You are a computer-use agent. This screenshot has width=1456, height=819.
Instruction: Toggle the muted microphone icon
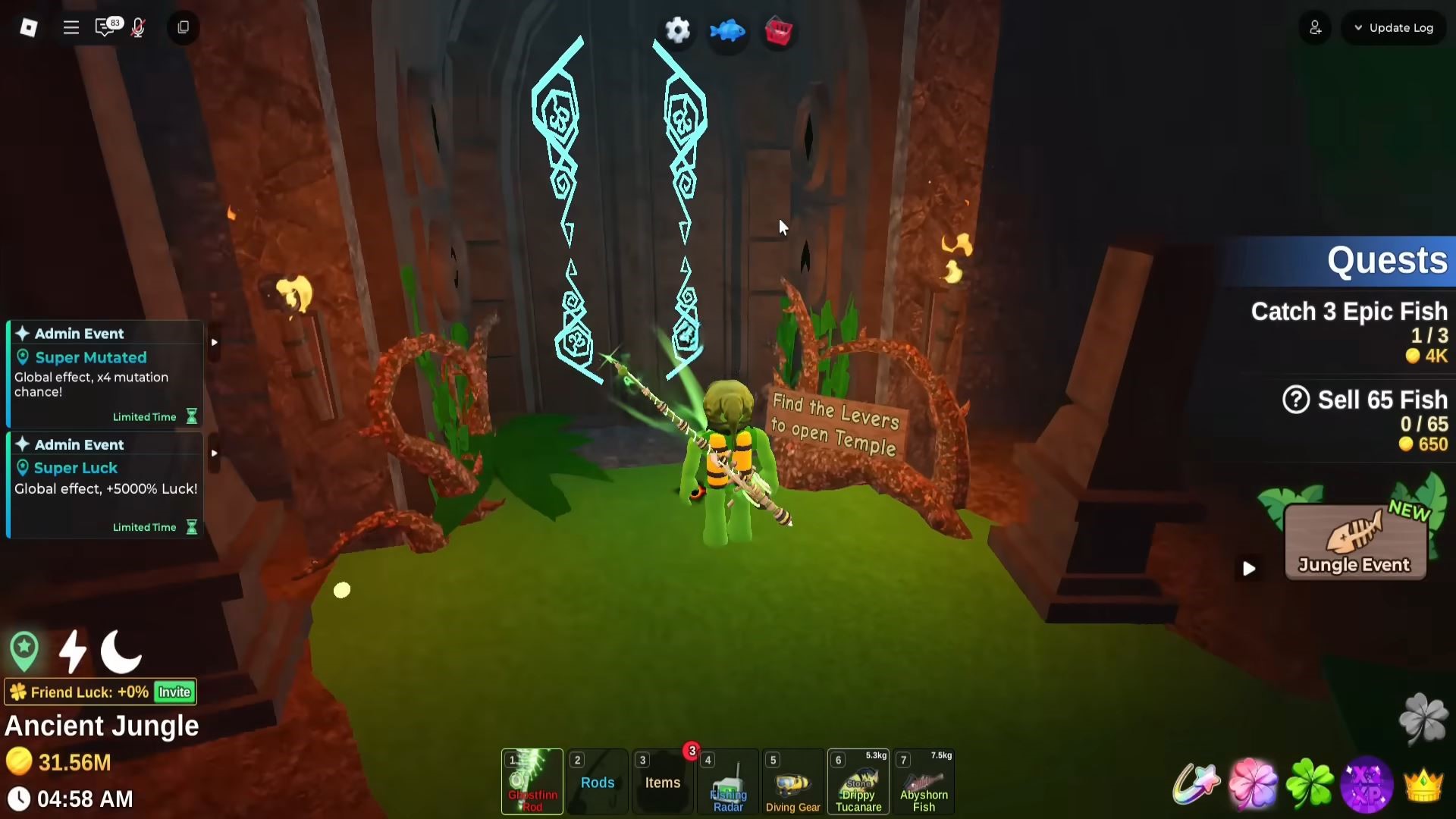point(138,28)
